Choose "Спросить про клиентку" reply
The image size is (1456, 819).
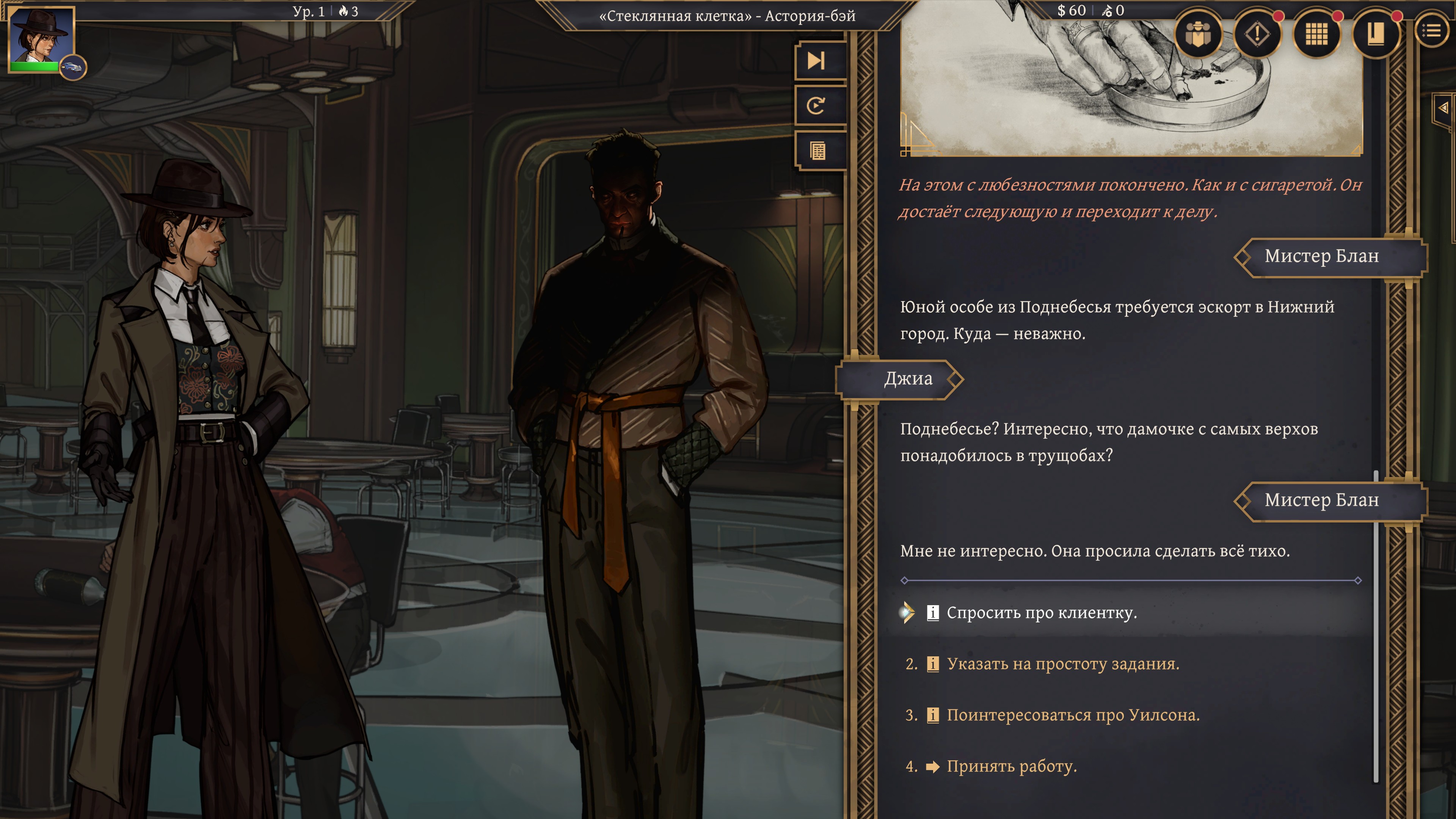(1041, 613)
